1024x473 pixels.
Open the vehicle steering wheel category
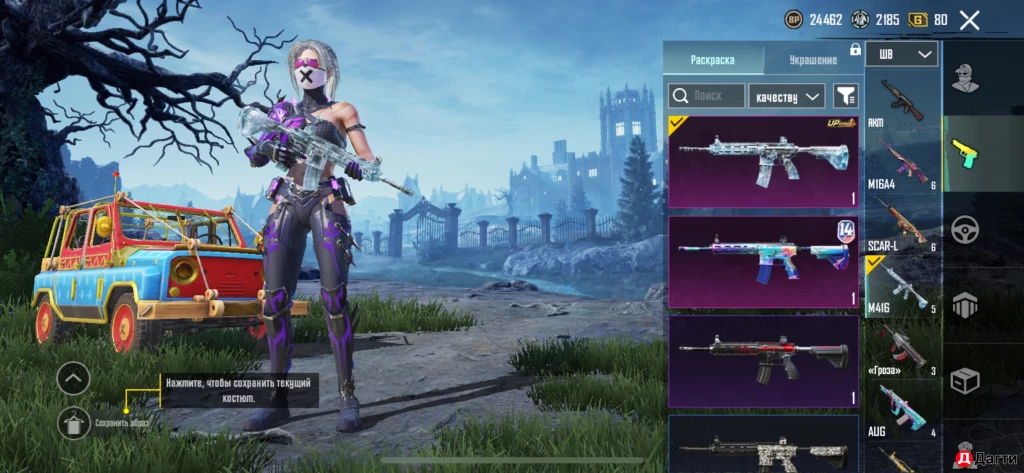click(x=964, y=230)
